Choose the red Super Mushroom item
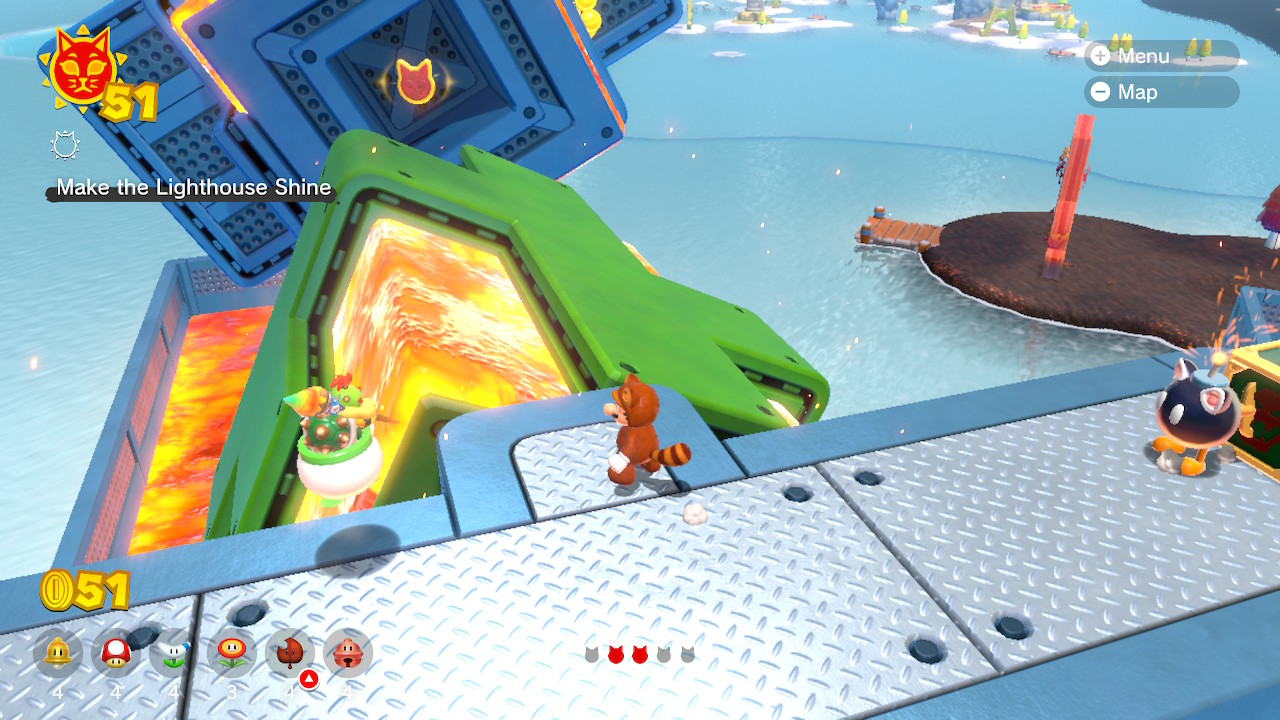1280x720 pixels. pos(116,655)
